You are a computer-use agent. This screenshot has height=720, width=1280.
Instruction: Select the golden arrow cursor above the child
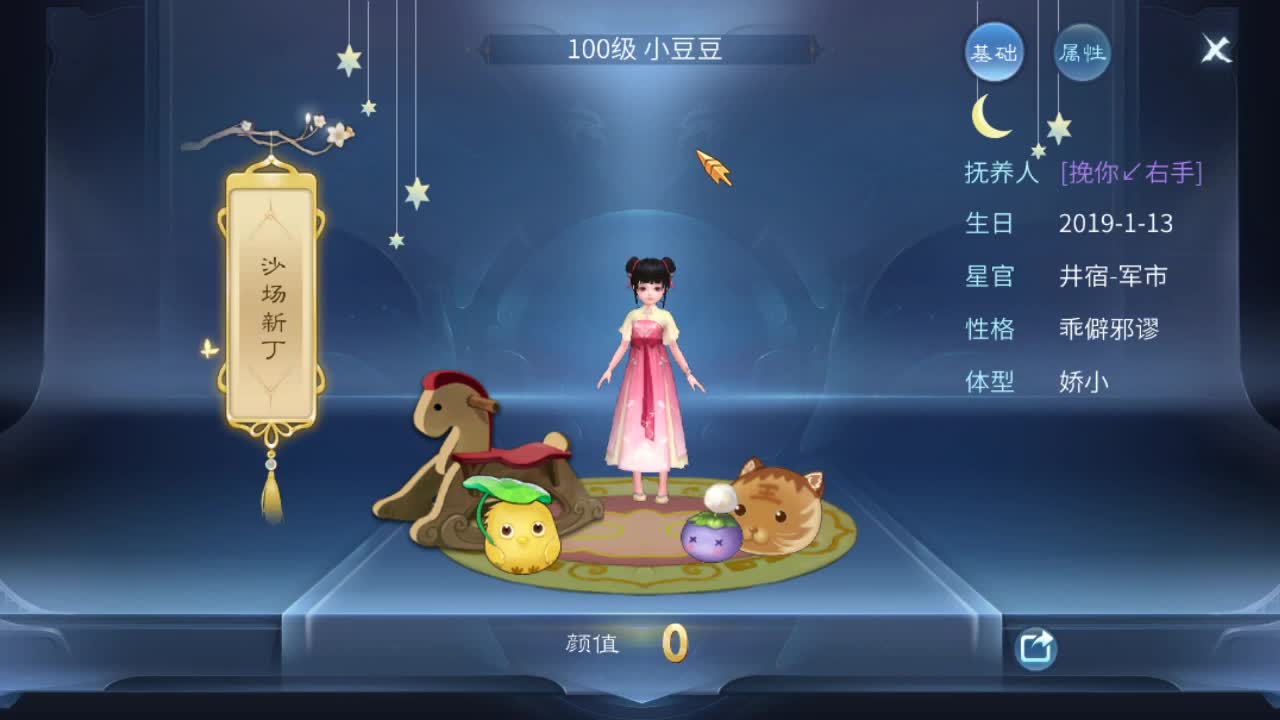tap(712, 165)
